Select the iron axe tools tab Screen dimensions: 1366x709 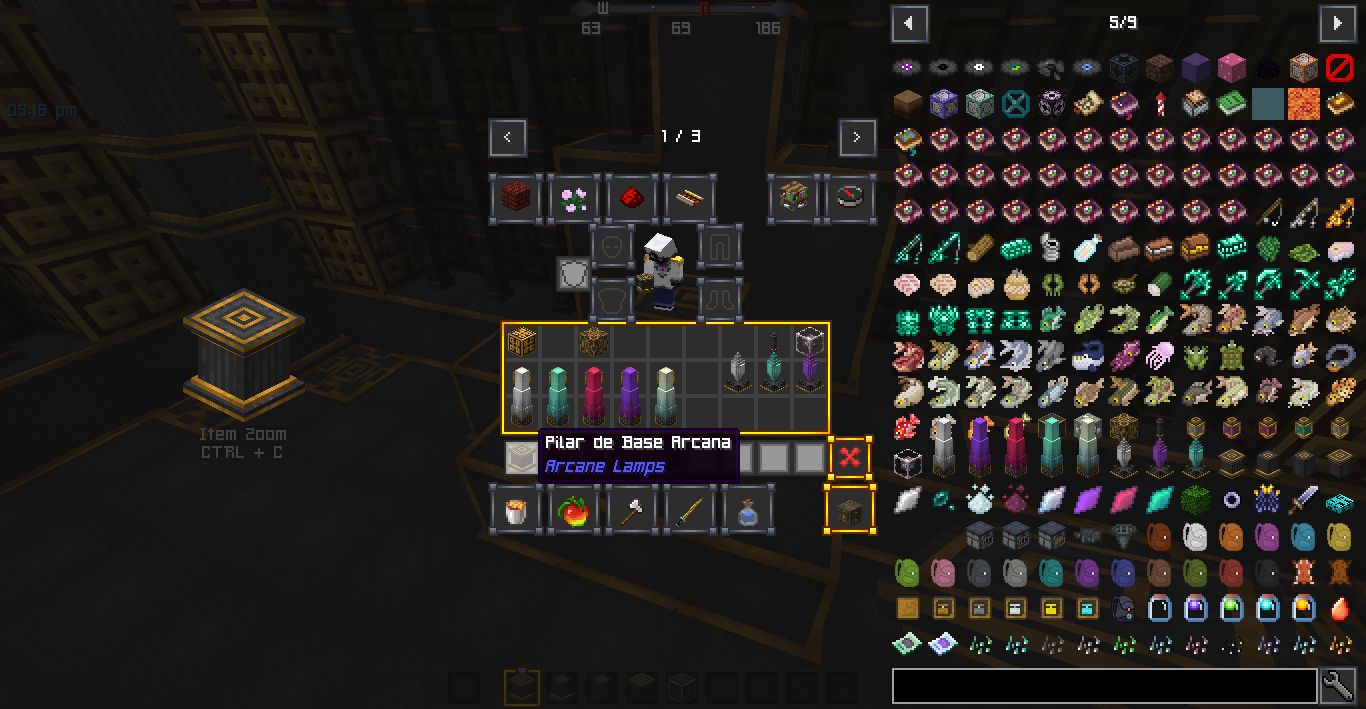tap(632, 510)
